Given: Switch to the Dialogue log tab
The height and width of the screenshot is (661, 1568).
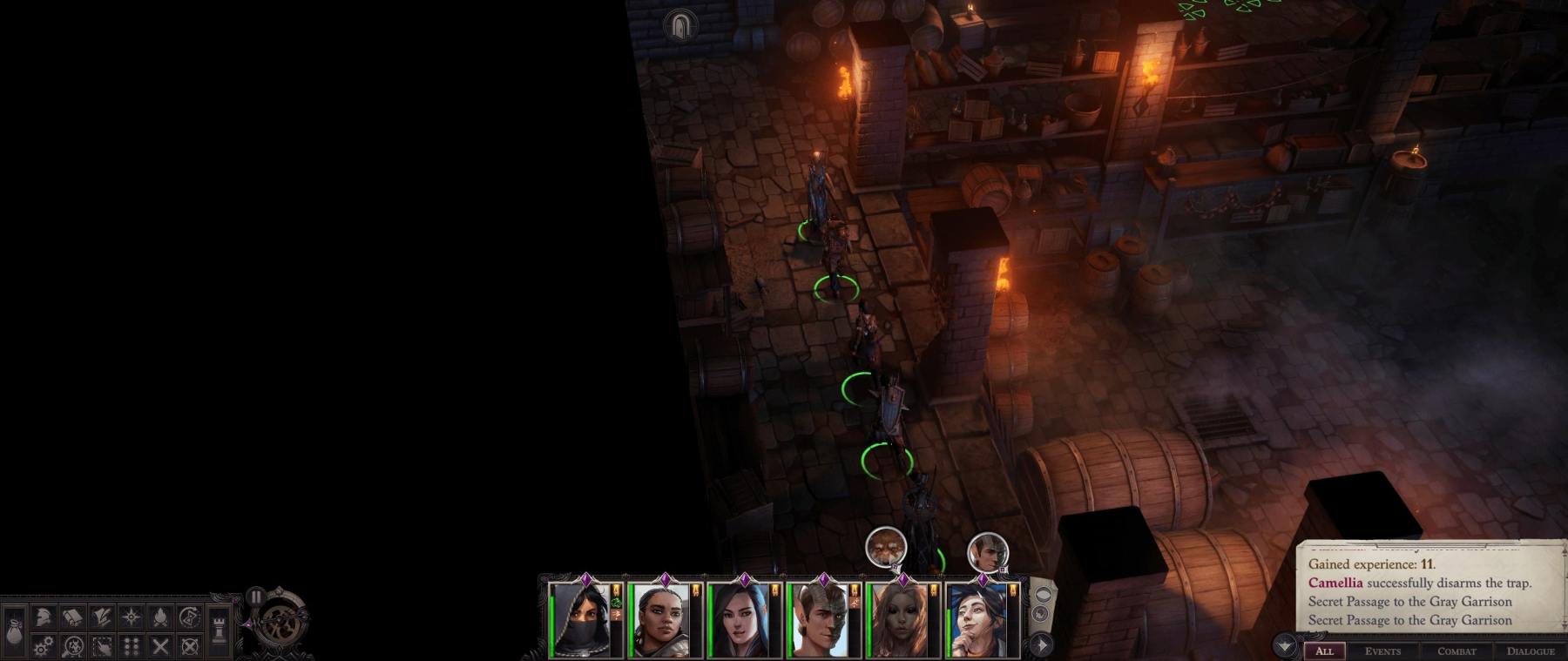Looking at the screenshot, I should [x=1531, y=651].
